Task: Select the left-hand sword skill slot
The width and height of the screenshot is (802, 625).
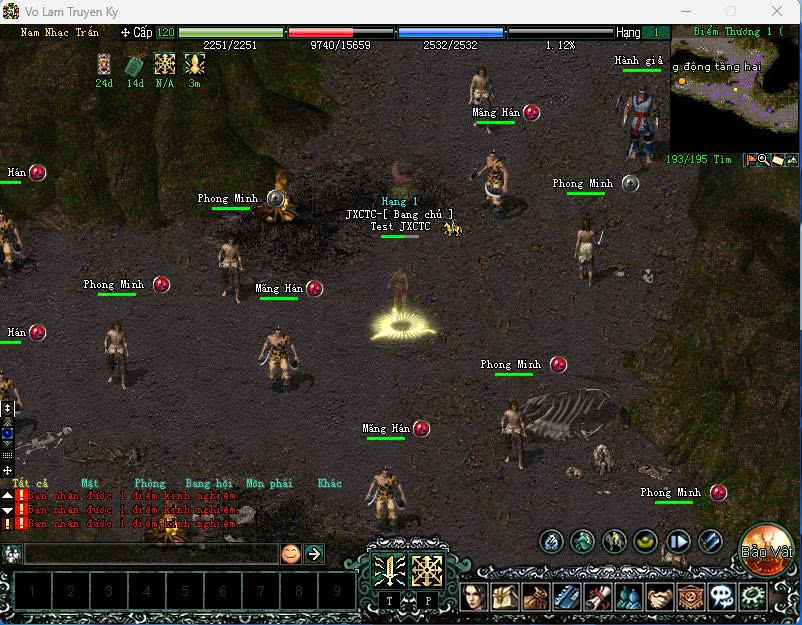Action: [388, 570]
